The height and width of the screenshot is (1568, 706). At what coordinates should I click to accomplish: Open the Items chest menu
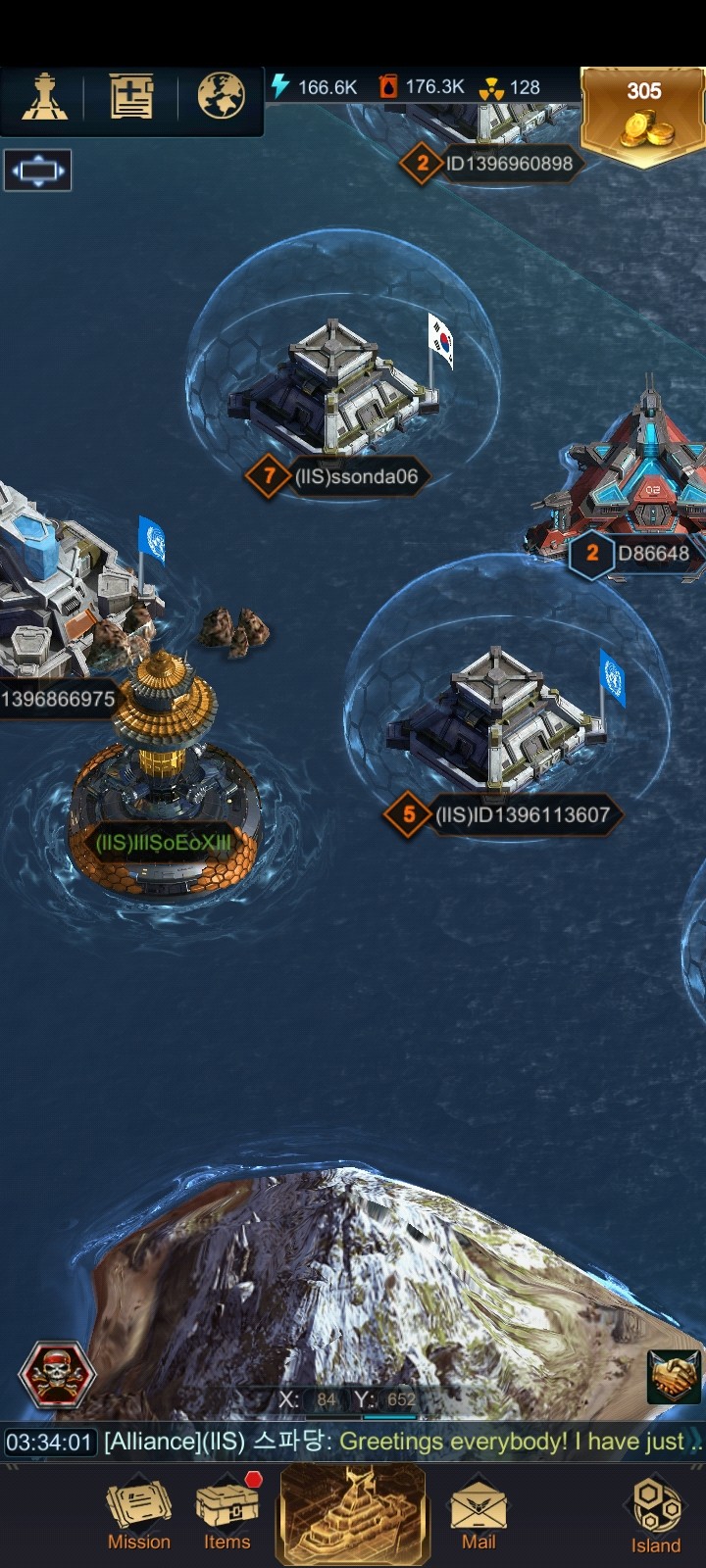227,1516
